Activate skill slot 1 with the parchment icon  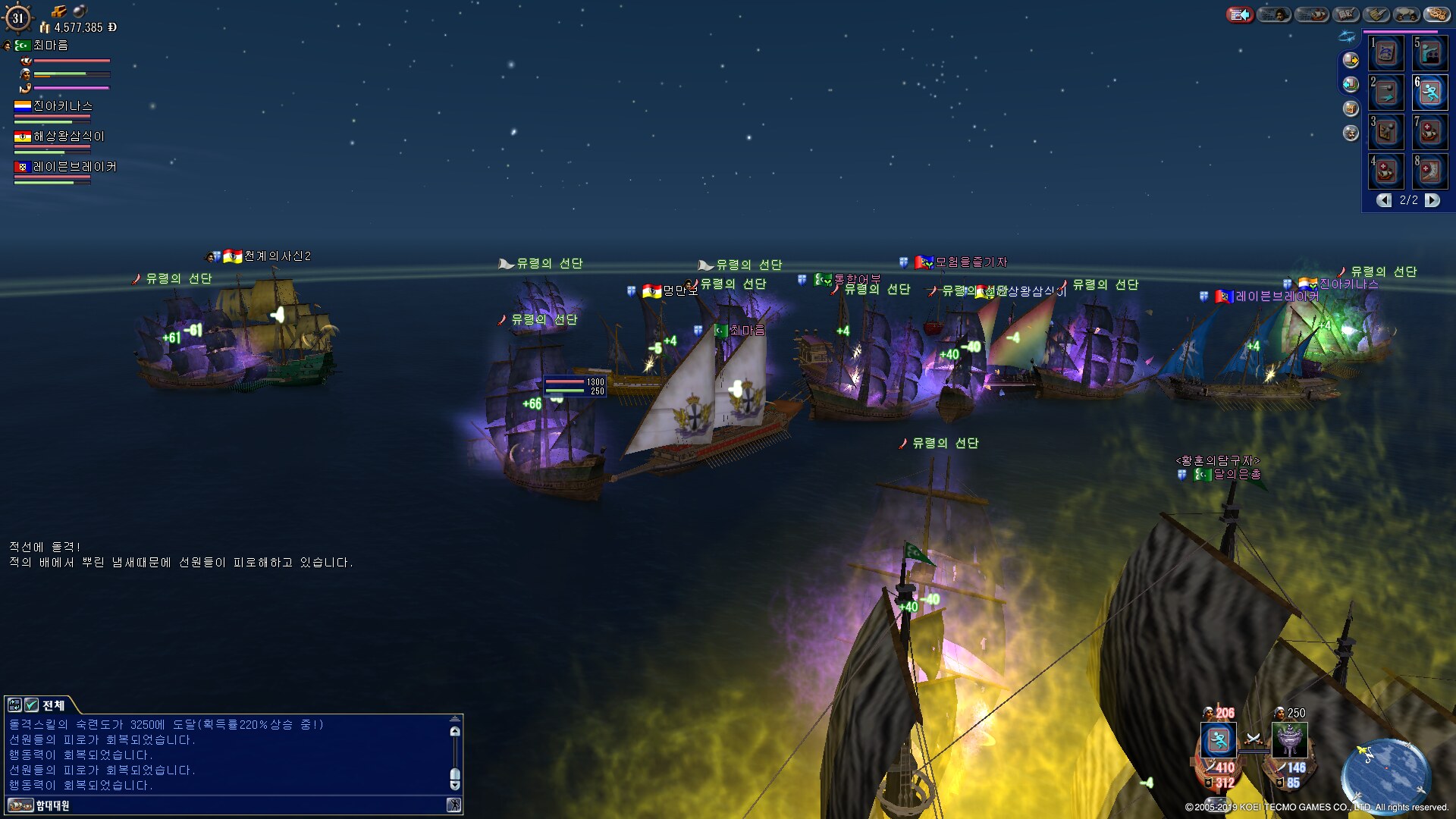pyautogui.click(x=1386, y=54)
